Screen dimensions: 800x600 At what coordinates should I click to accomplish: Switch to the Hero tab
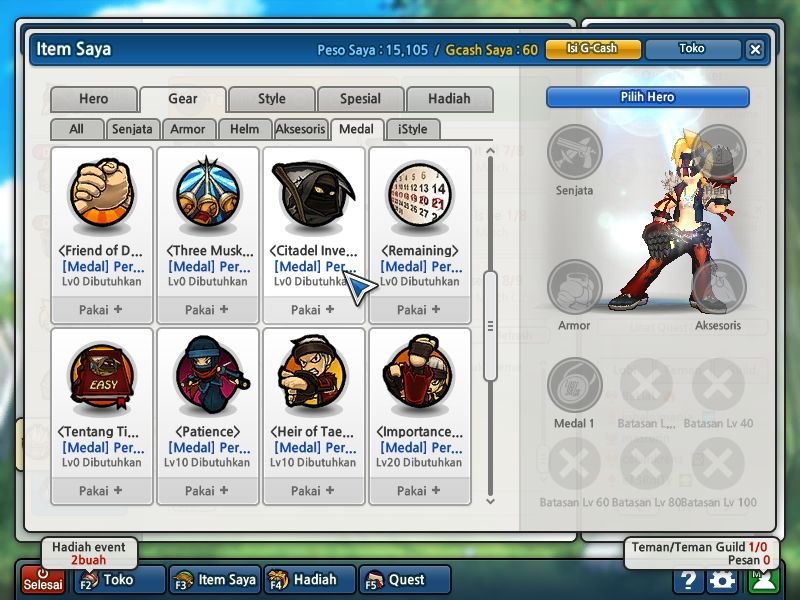[x=94, y=99]
